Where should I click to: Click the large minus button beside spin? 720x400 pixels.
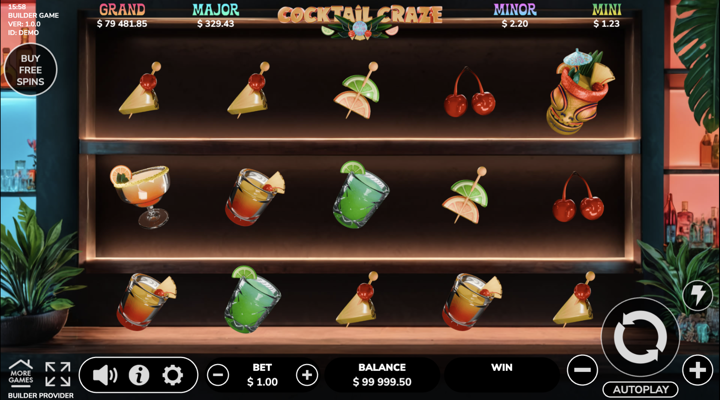tap(582, 371)
